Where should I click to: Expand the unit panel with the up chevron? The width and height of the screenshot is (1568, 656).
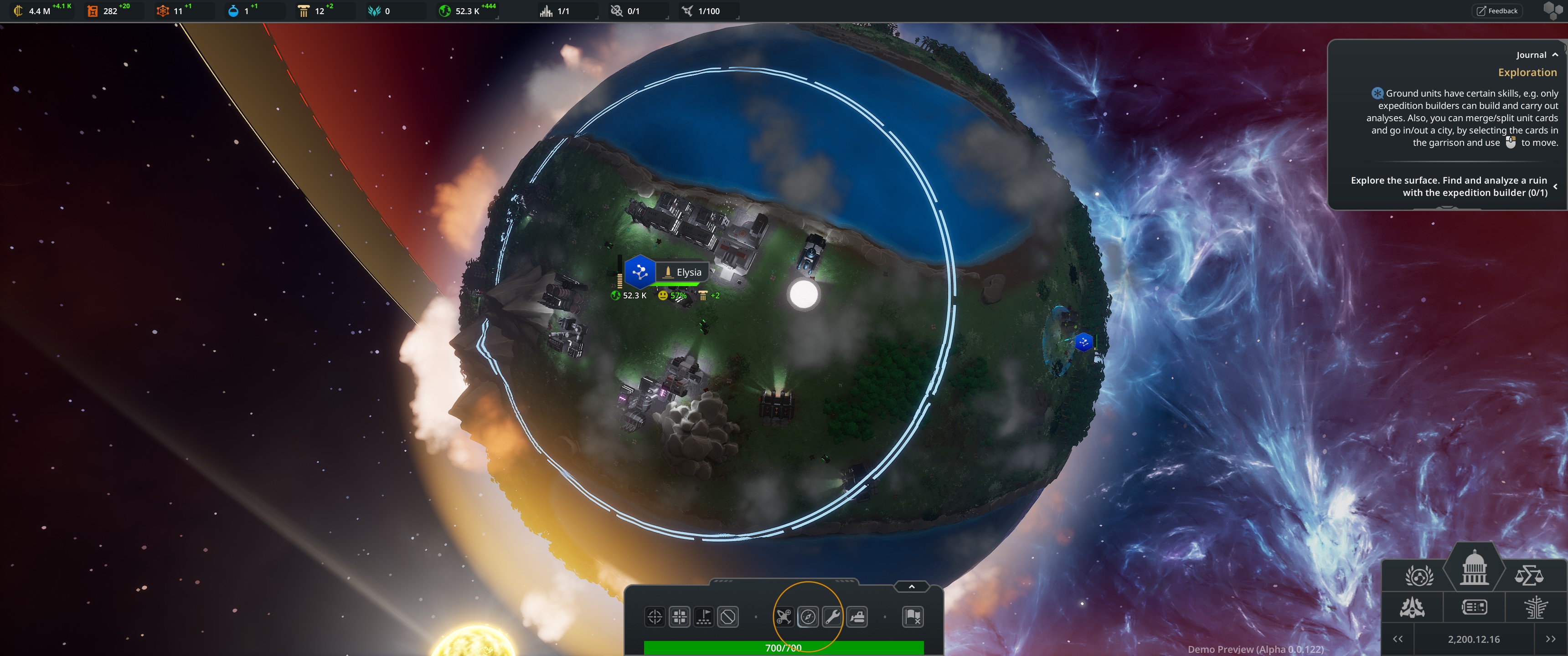pos(911,587)
